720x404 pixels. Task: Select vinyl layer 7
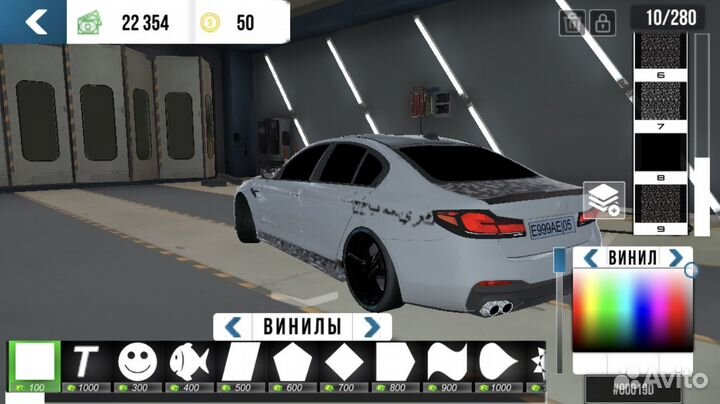point(661,104)
